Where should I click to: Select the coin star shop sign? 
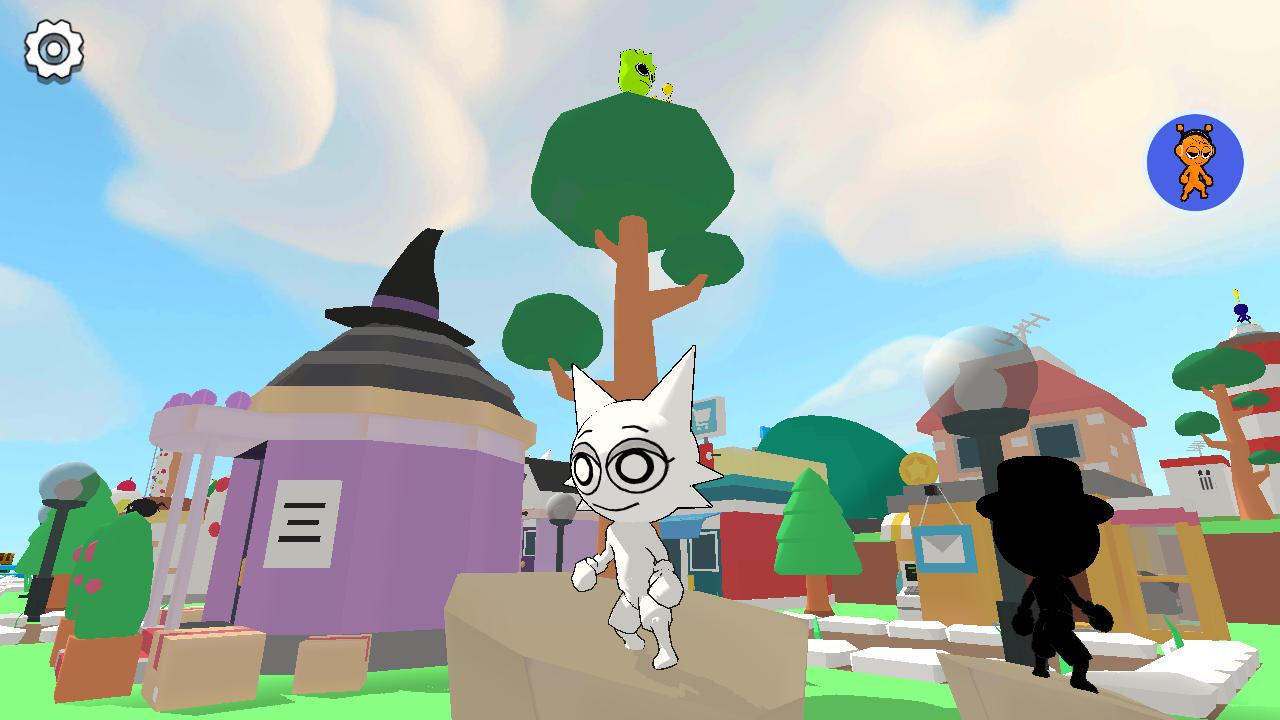[x=919, y=466]
